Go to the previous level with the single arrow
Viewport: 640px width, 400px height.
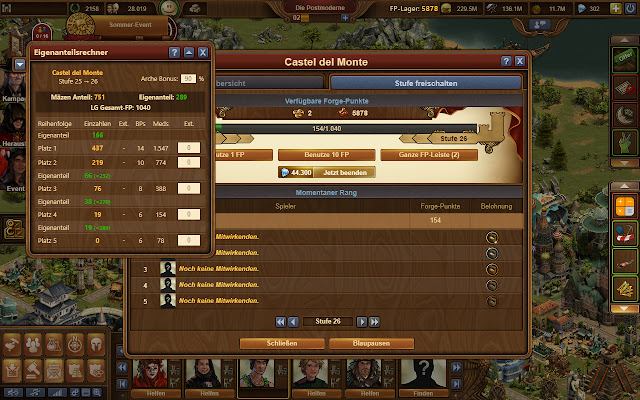(x=294, y=322)
